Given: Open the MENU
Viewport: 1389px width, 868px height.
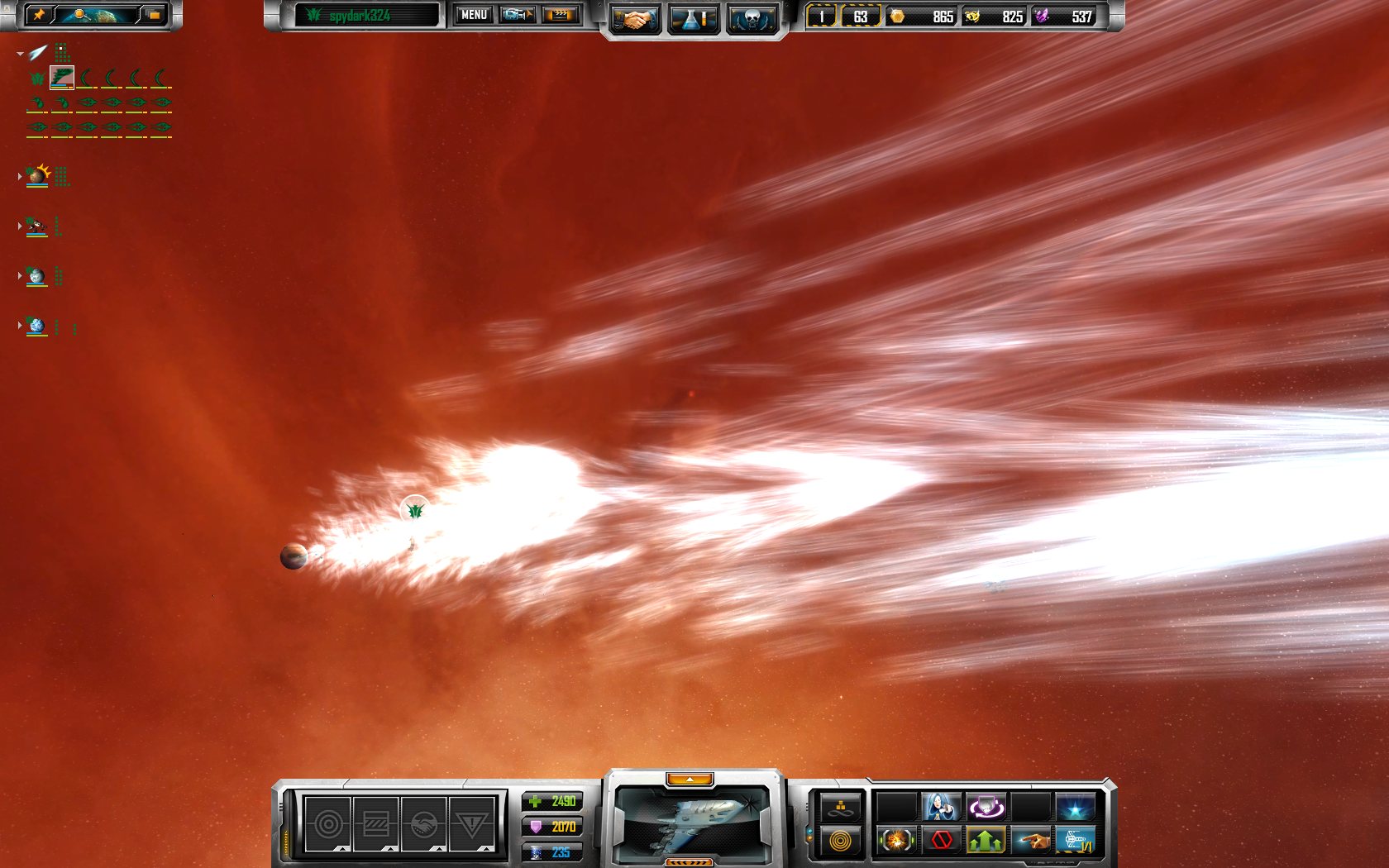Looking at the screenshot, I should tap(473, 14).
